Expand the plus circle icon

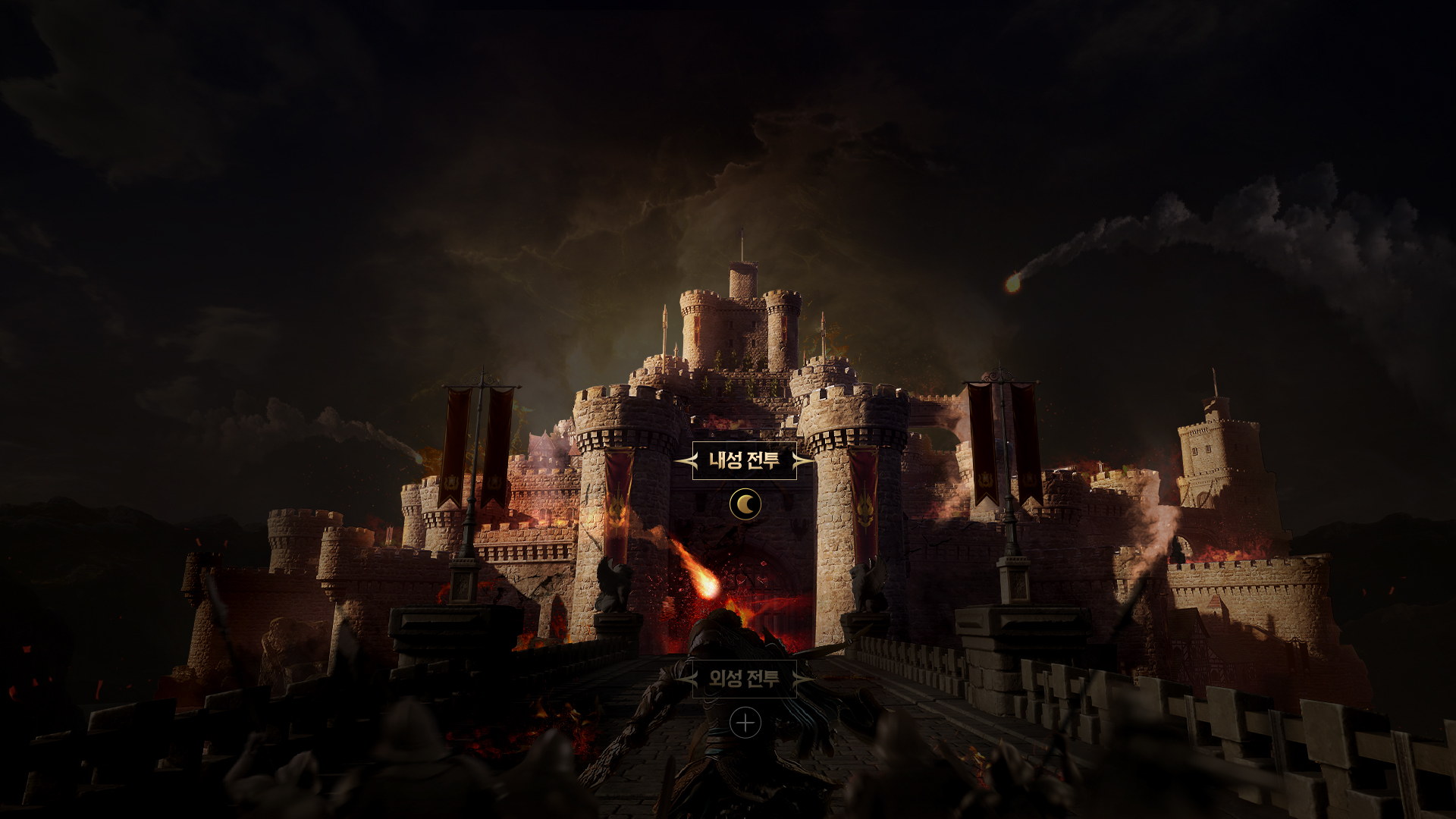click(x=745, y=723)
